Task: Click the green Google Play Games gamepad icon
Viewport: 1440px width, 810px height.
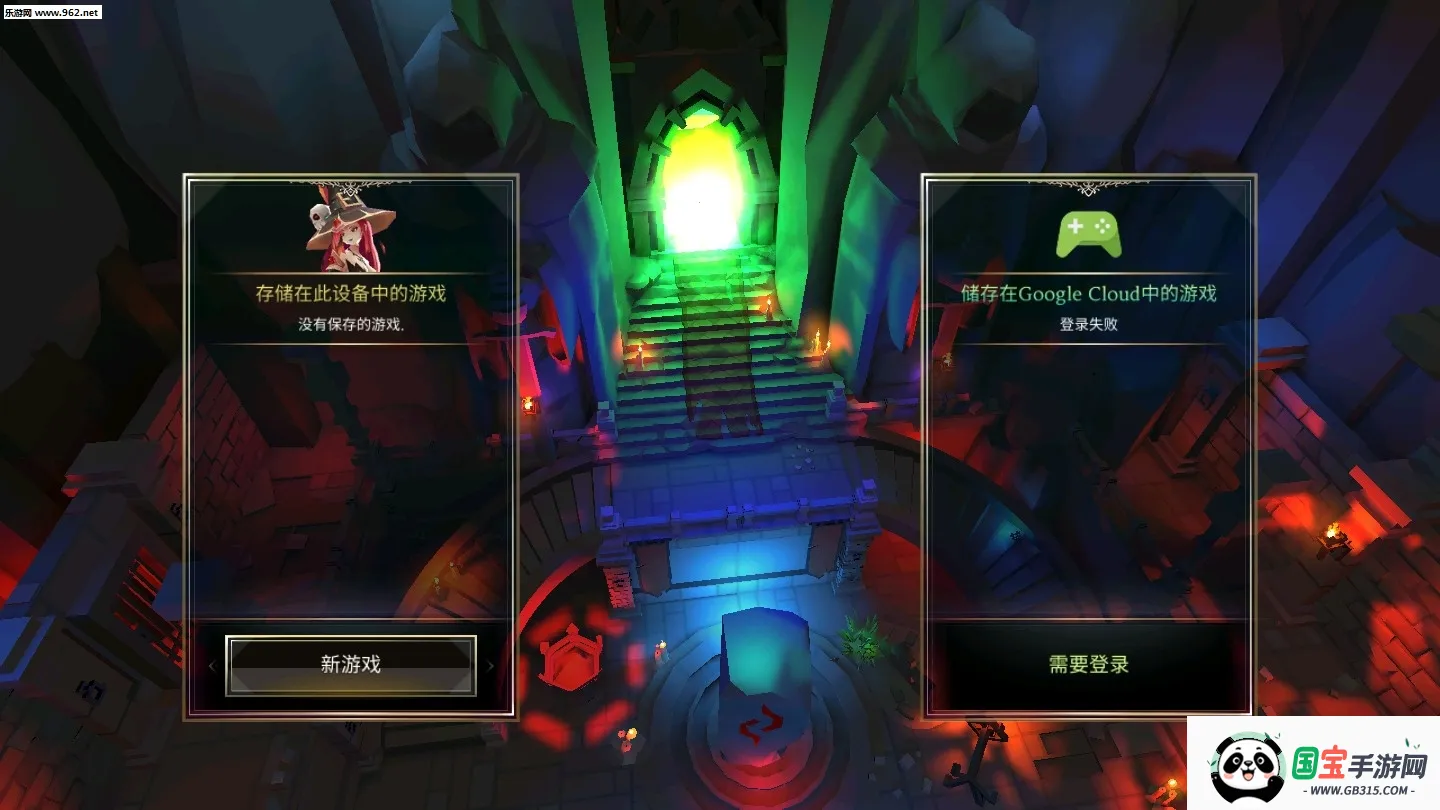Action: point(1086,232)
